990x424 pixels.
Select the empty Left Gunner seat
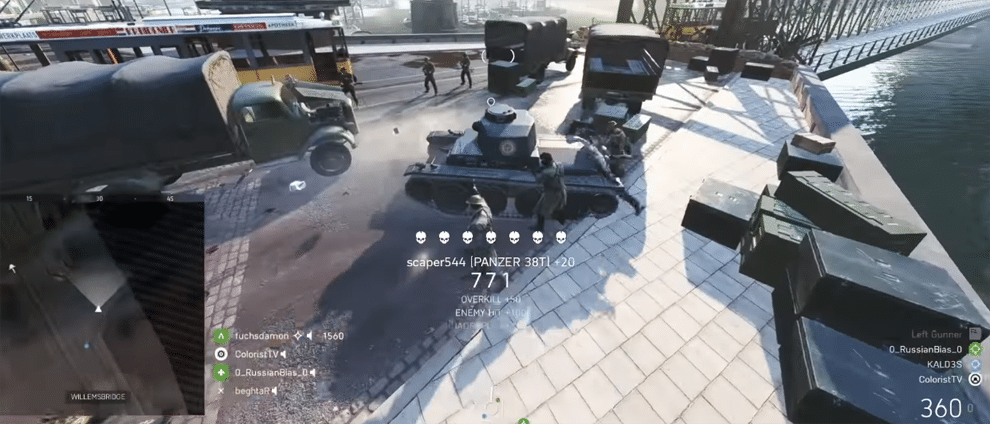(936, 334)
